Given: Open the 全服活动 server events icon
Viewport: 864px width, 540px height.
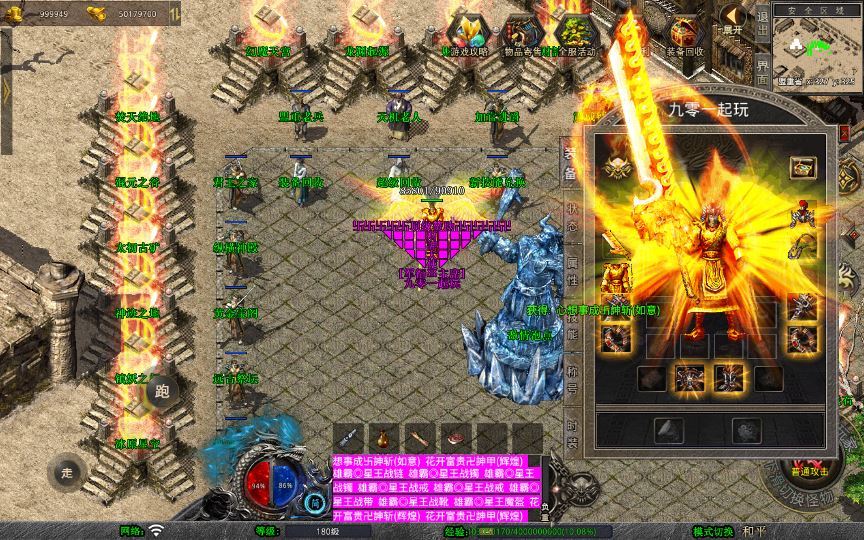Looking at the screenshot, I should (x=572, y=36).
